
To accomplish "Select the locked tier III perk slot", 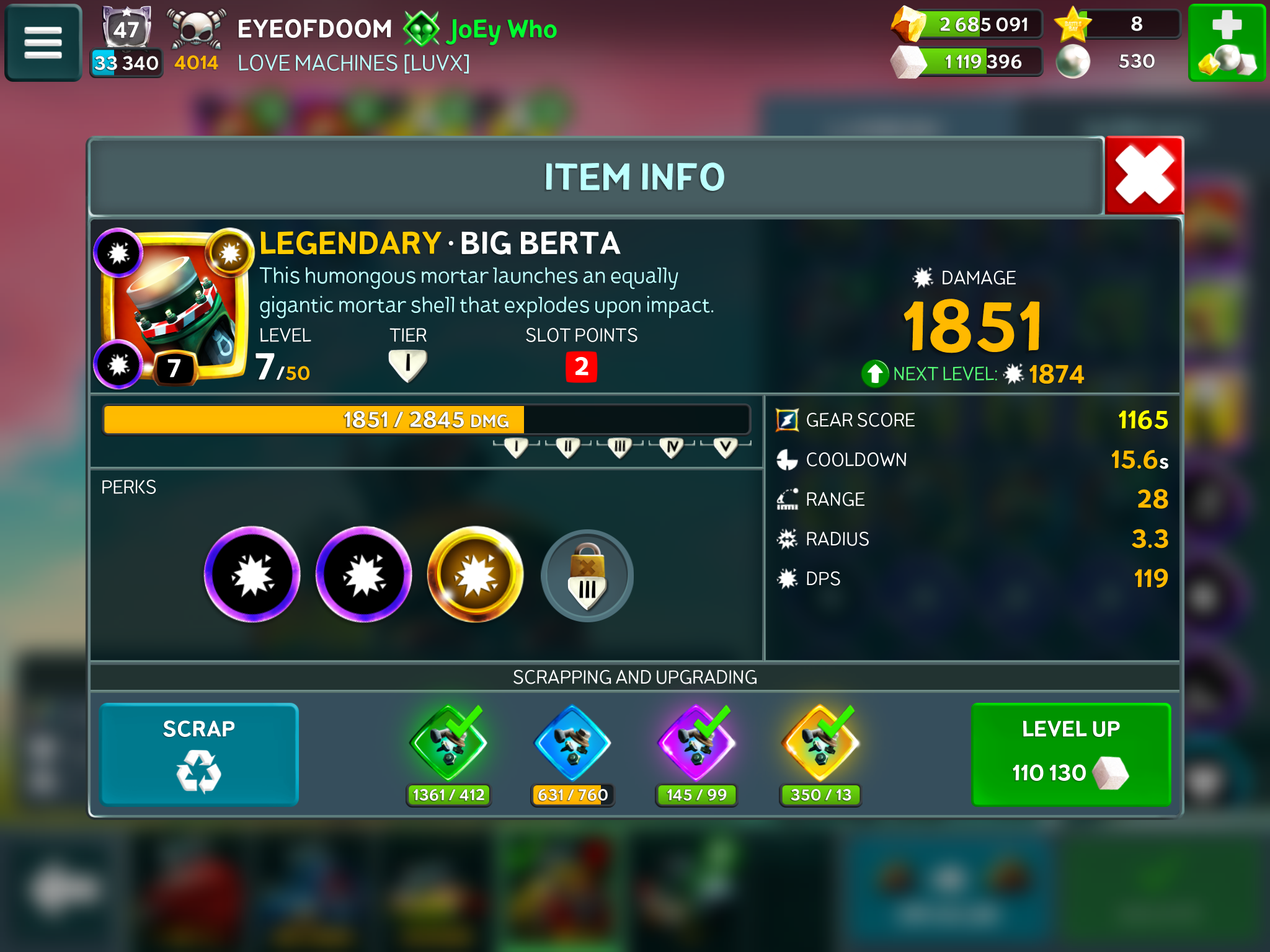I will click(x=587, y=575).
